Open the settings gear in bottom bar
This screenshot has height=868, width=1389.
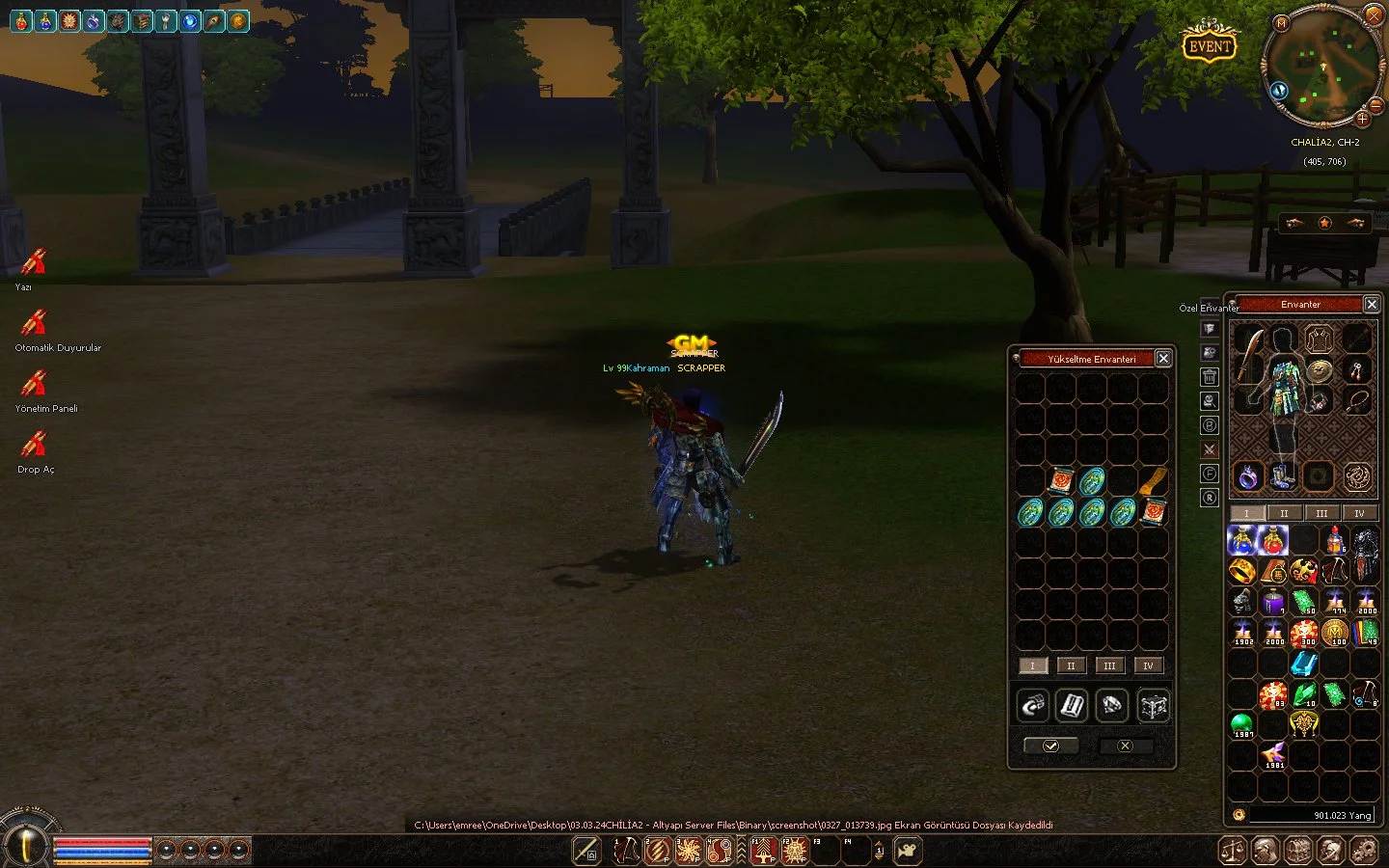1364,851
